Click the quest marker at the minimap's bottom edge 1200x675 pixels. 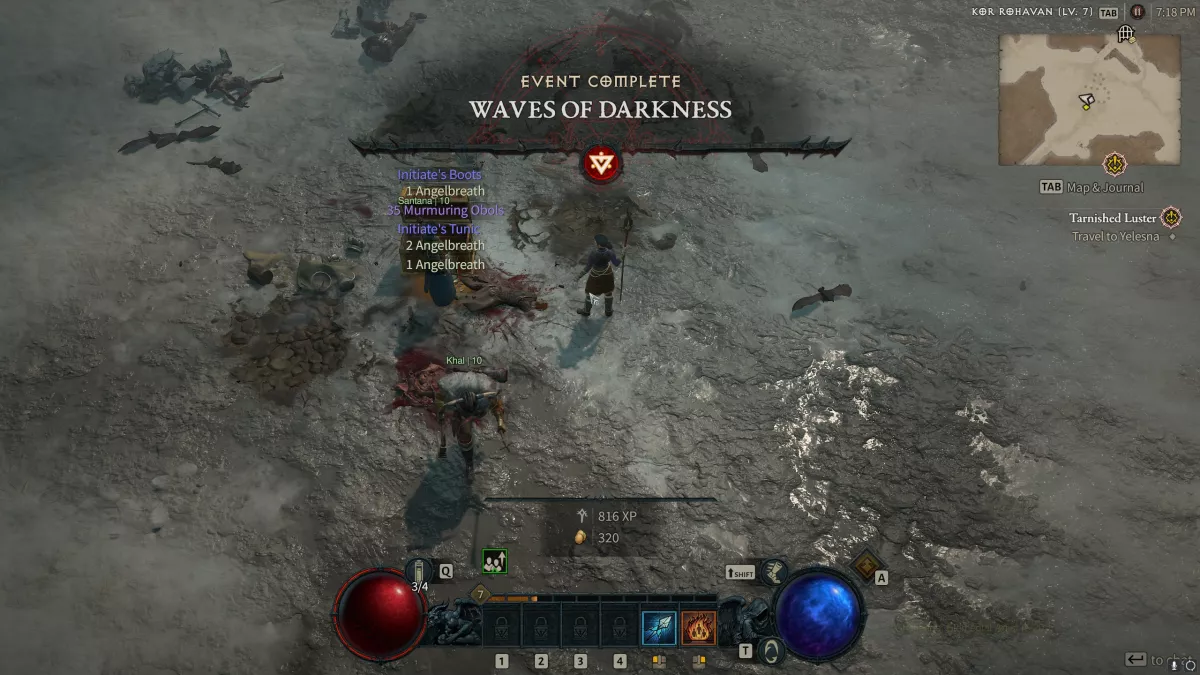click(x=1114, y=164)
